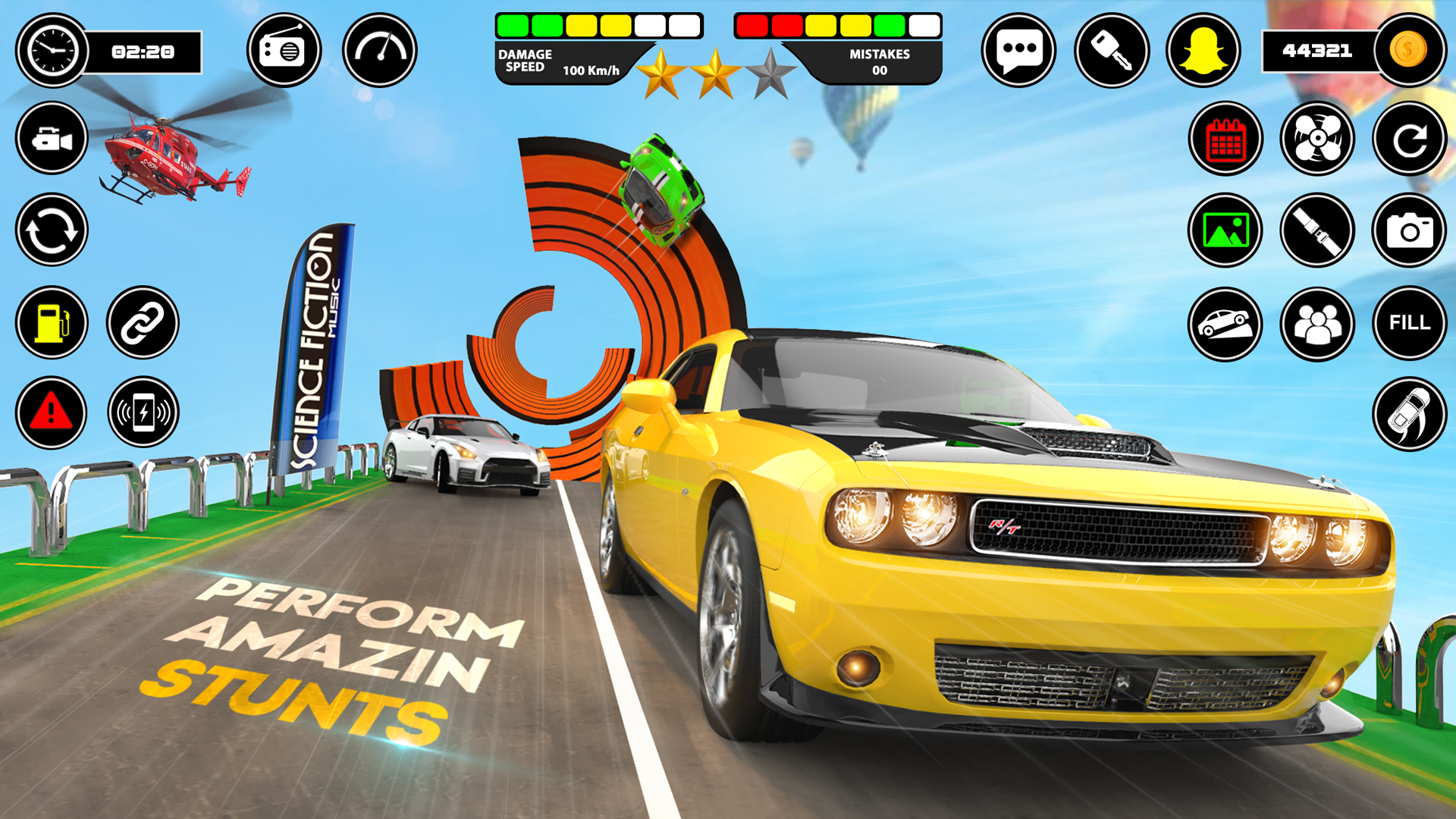Select the speedometer gauge icon
Screen dimensions: 1456x819
pyautogui.click(x=379, y=50)
